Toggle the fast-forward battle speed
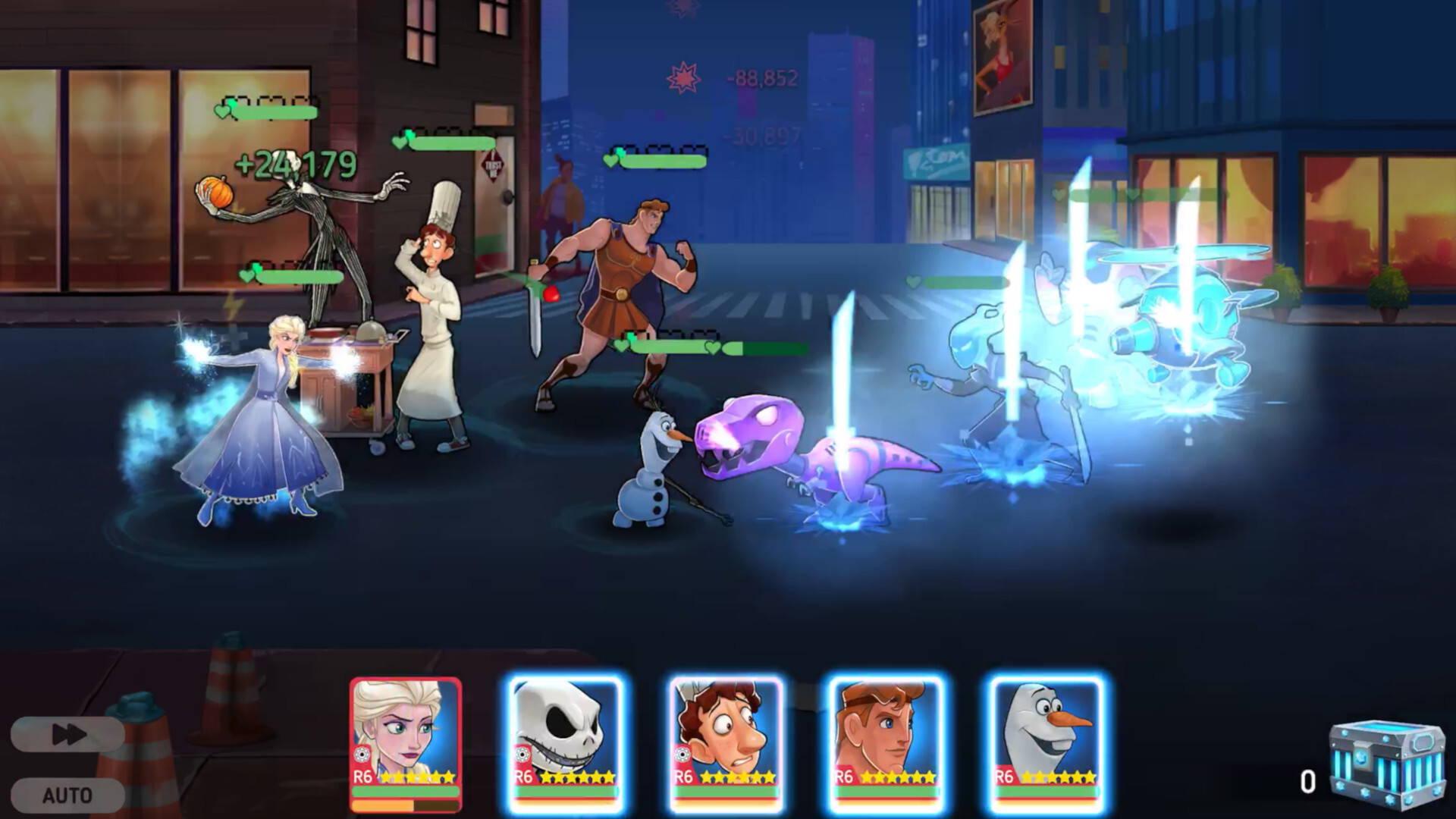Image resolution: width=1456 pixels, height=819 pixels. click(67, 734)
